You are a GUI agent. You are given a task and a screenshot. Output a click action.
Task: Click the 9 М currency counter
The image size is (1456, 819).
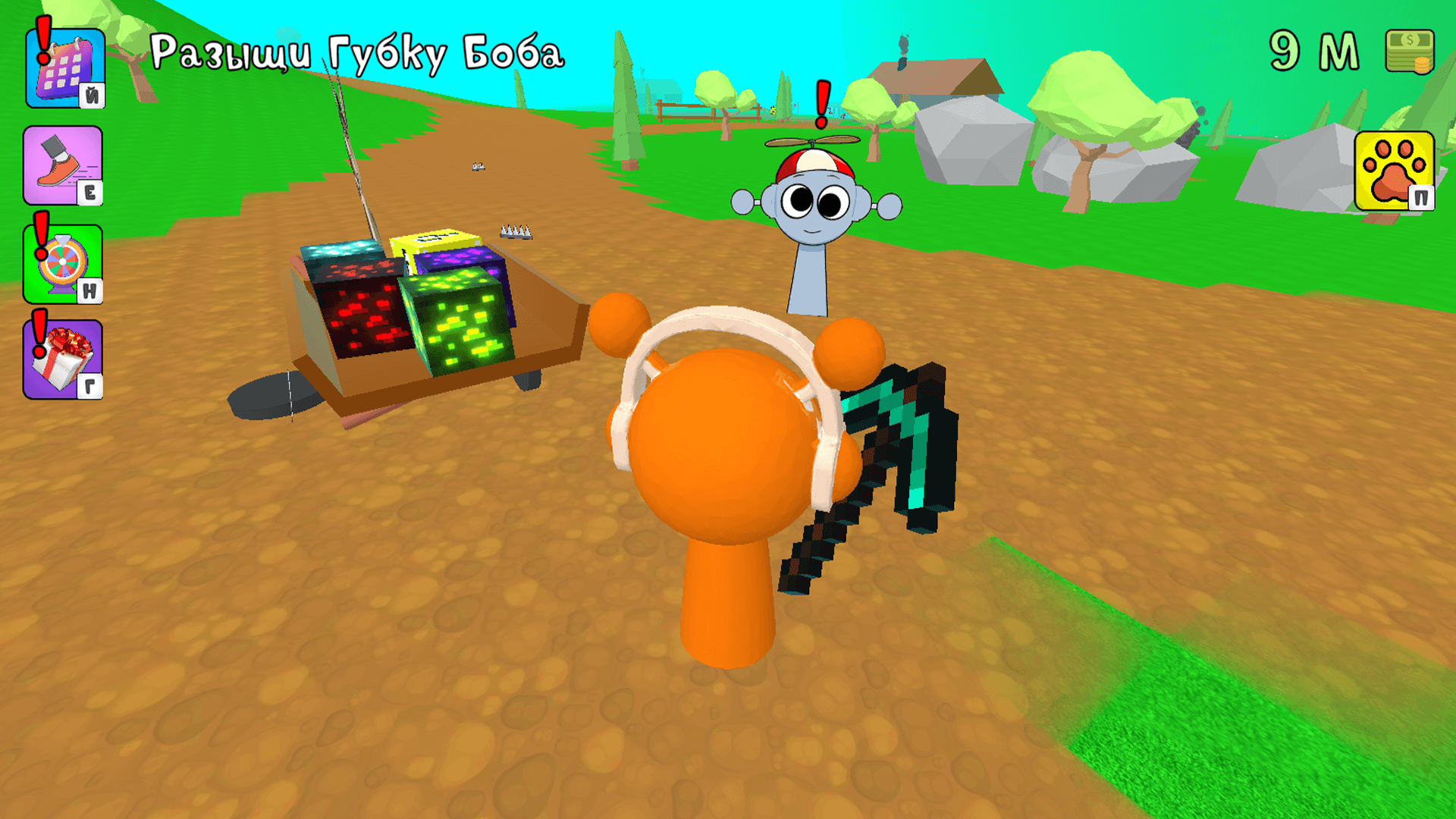(x=1316, y=49)
